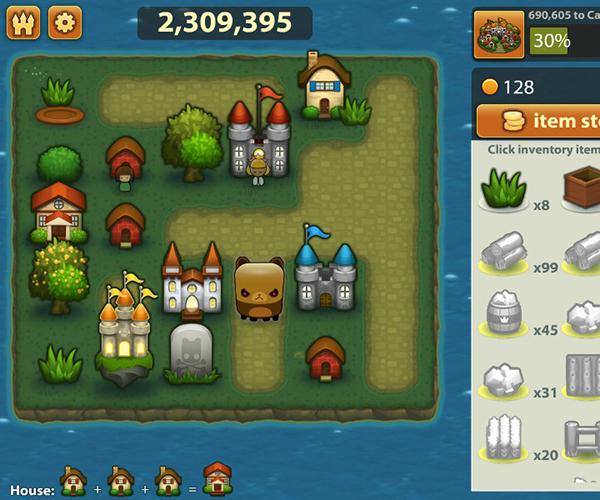Viewport: 600px width, 500px height.
Task: Select the barrel inventory item with x45
Action: tap(505, 314)
